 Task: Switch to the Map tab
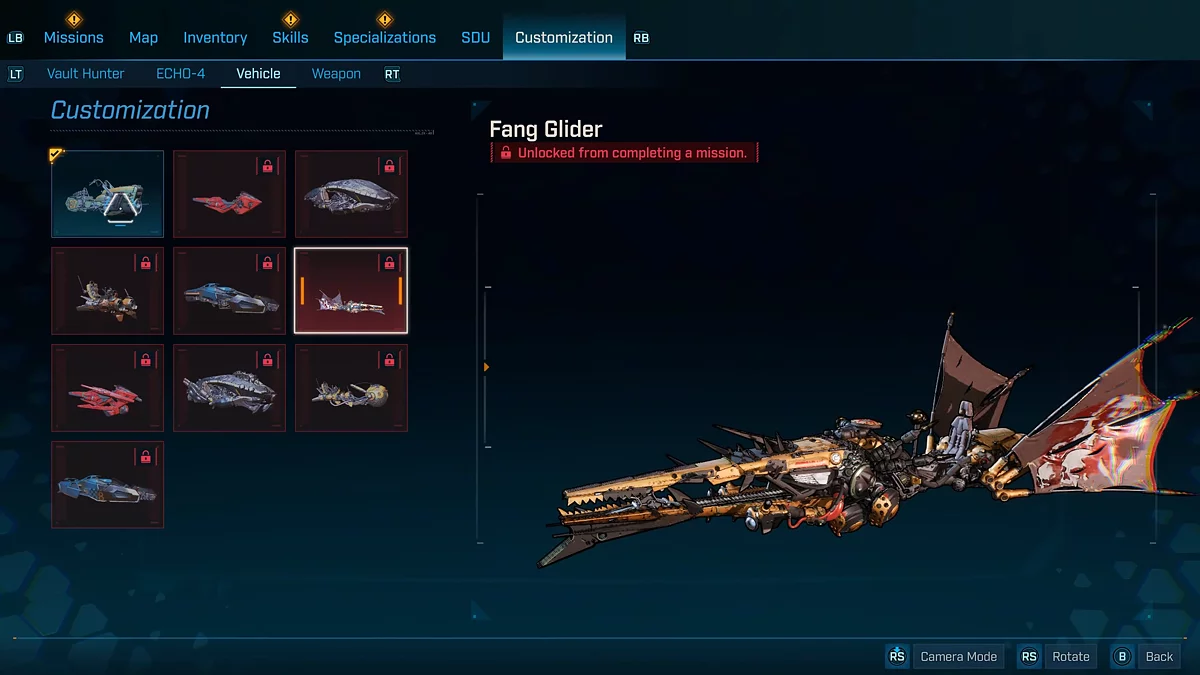tap(143, 37)
